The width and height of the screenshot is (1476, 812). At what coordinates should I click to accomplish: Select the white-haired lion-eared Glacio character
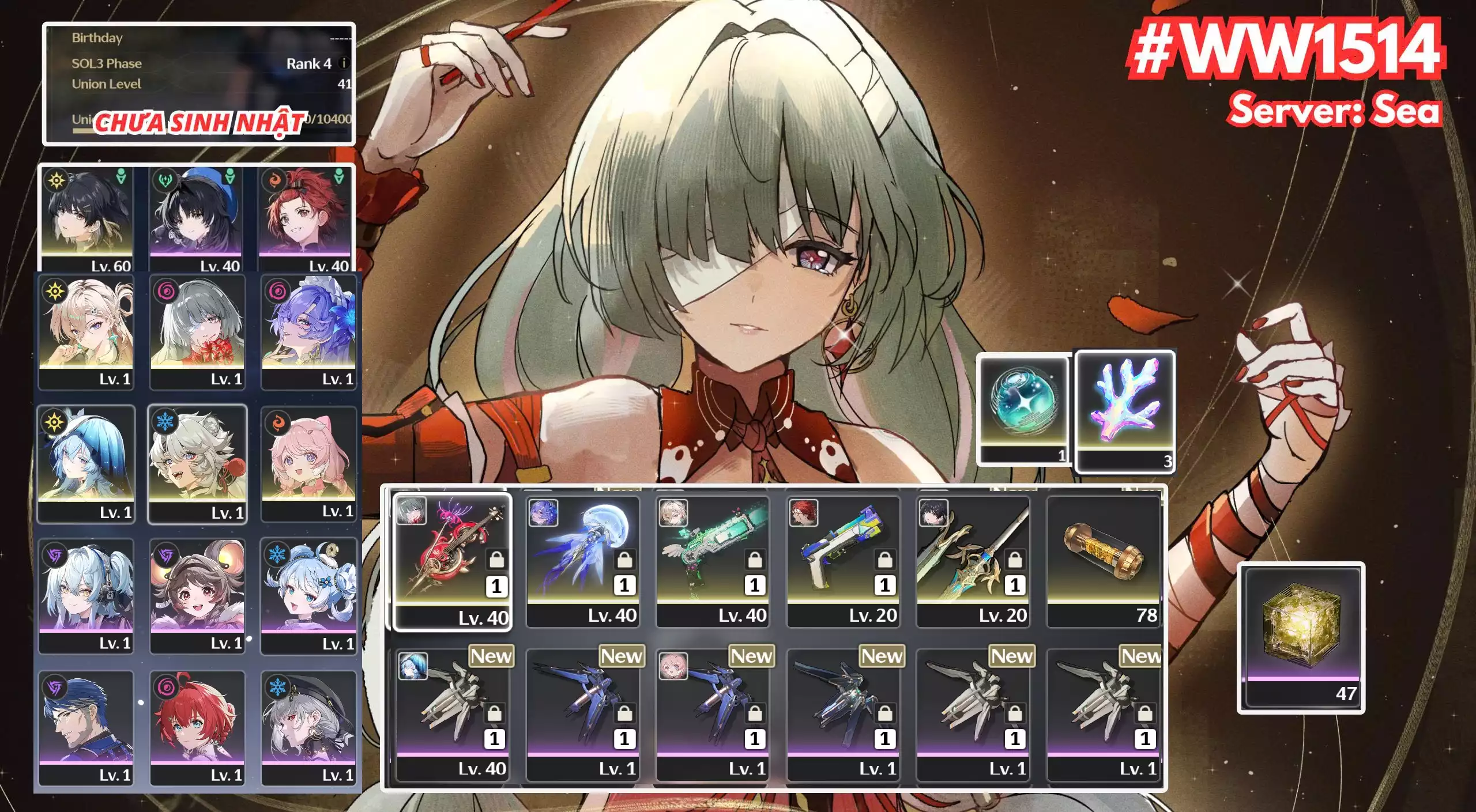197,464
